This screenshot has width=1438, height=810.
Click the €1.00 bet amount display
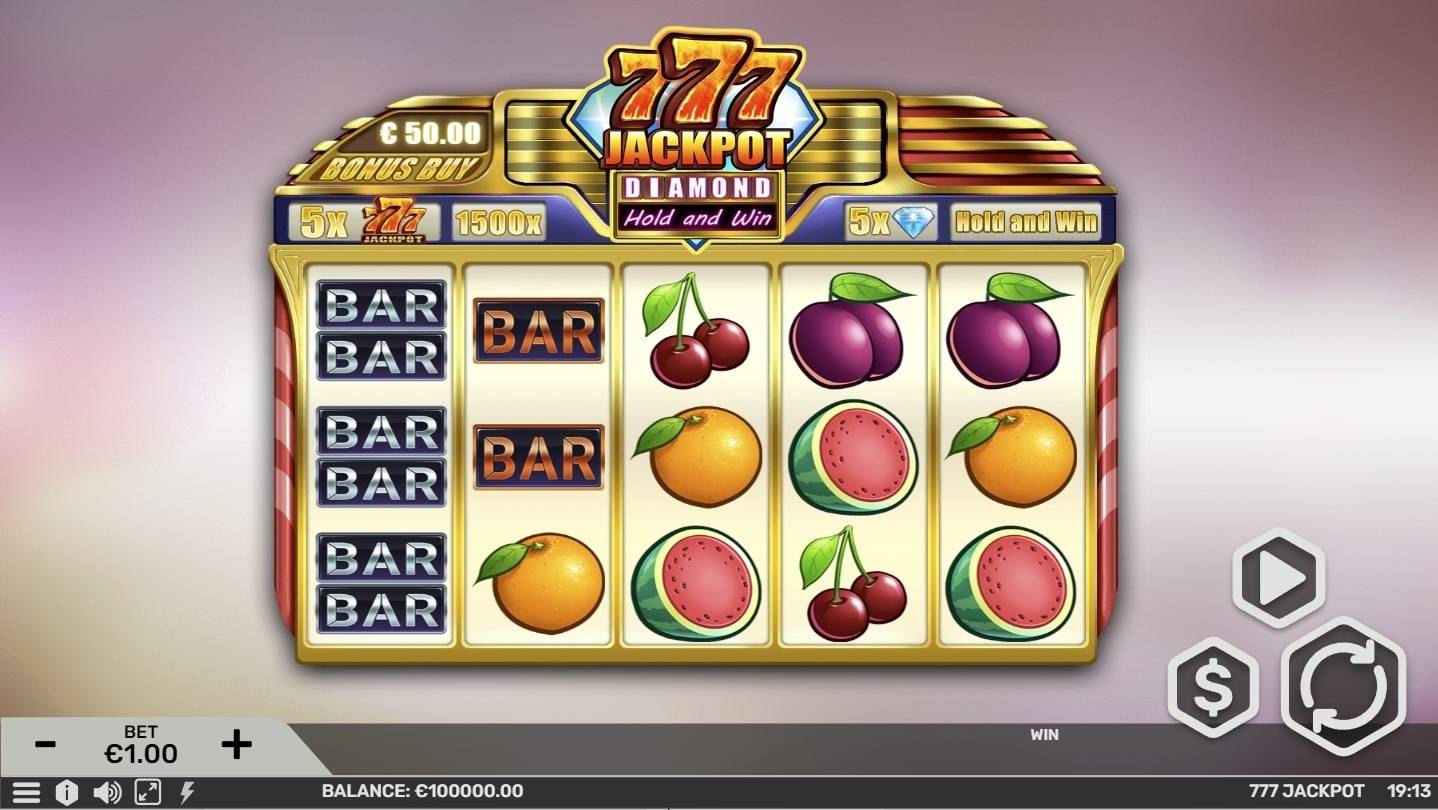point(138,752)
